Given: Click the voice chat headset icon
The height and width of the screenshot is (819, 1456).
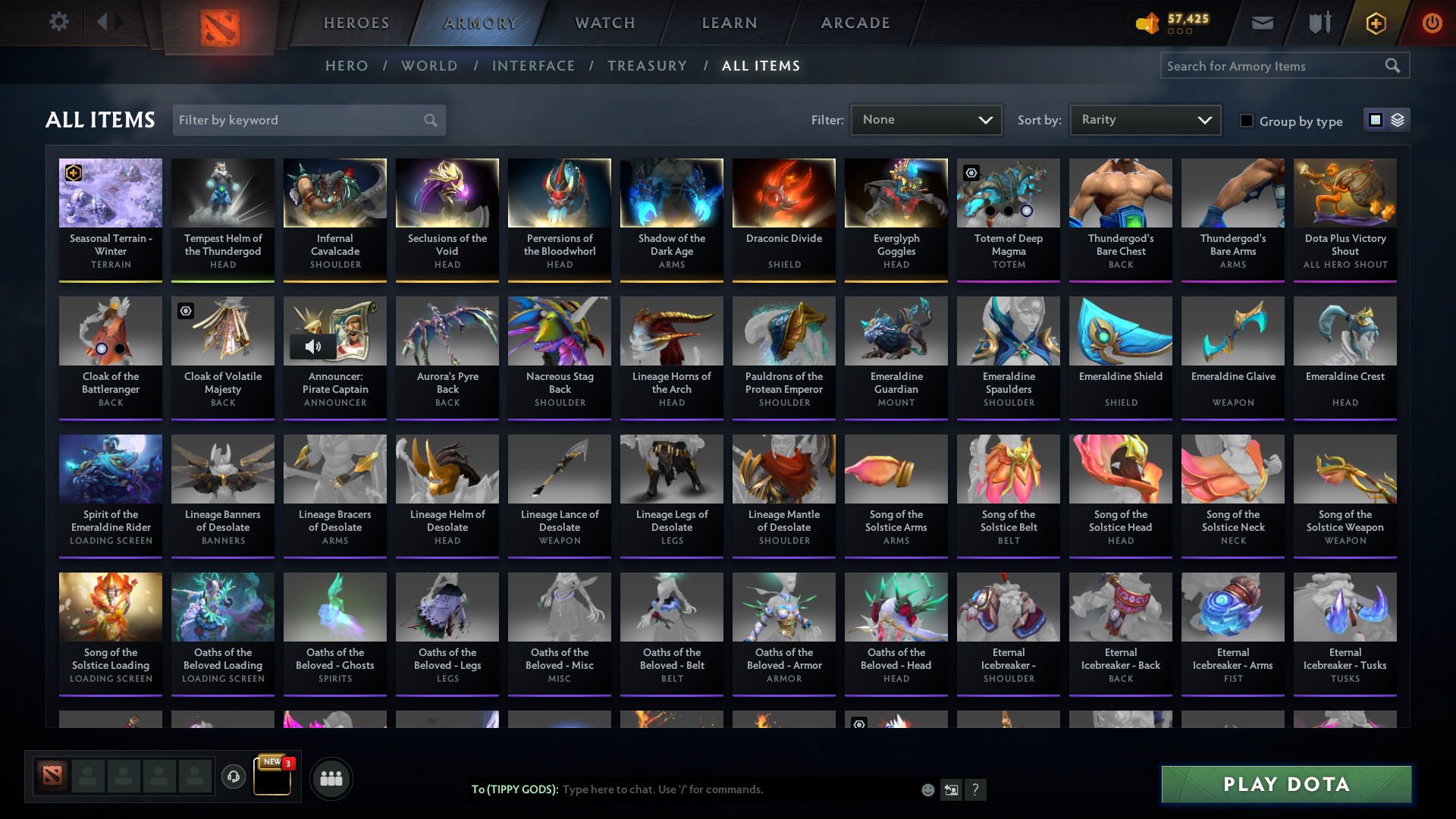Looking at the screenshot, I should tap(233, 777).
